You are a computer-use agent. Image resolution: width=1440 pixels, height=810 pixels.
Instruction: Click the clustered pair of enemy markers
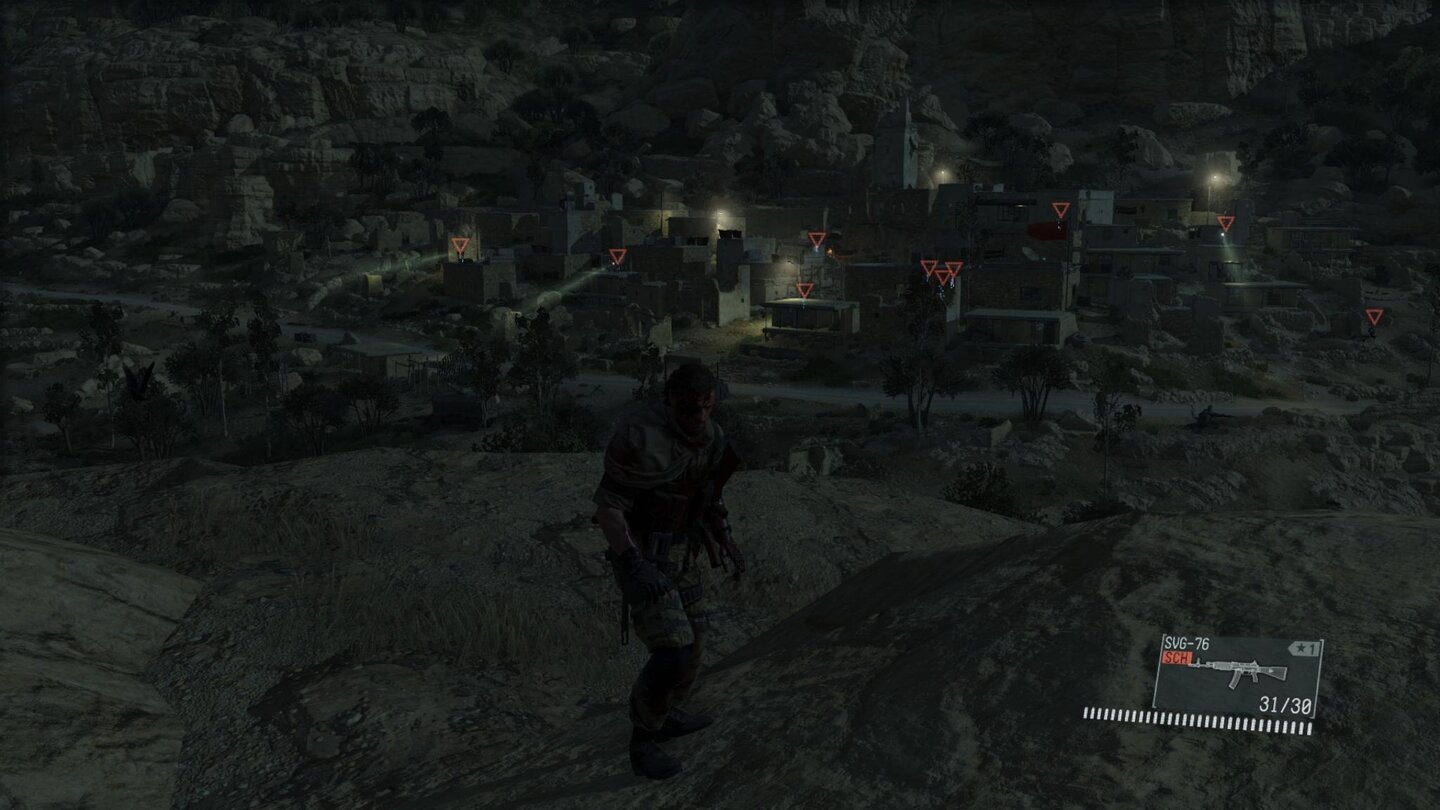938,268
